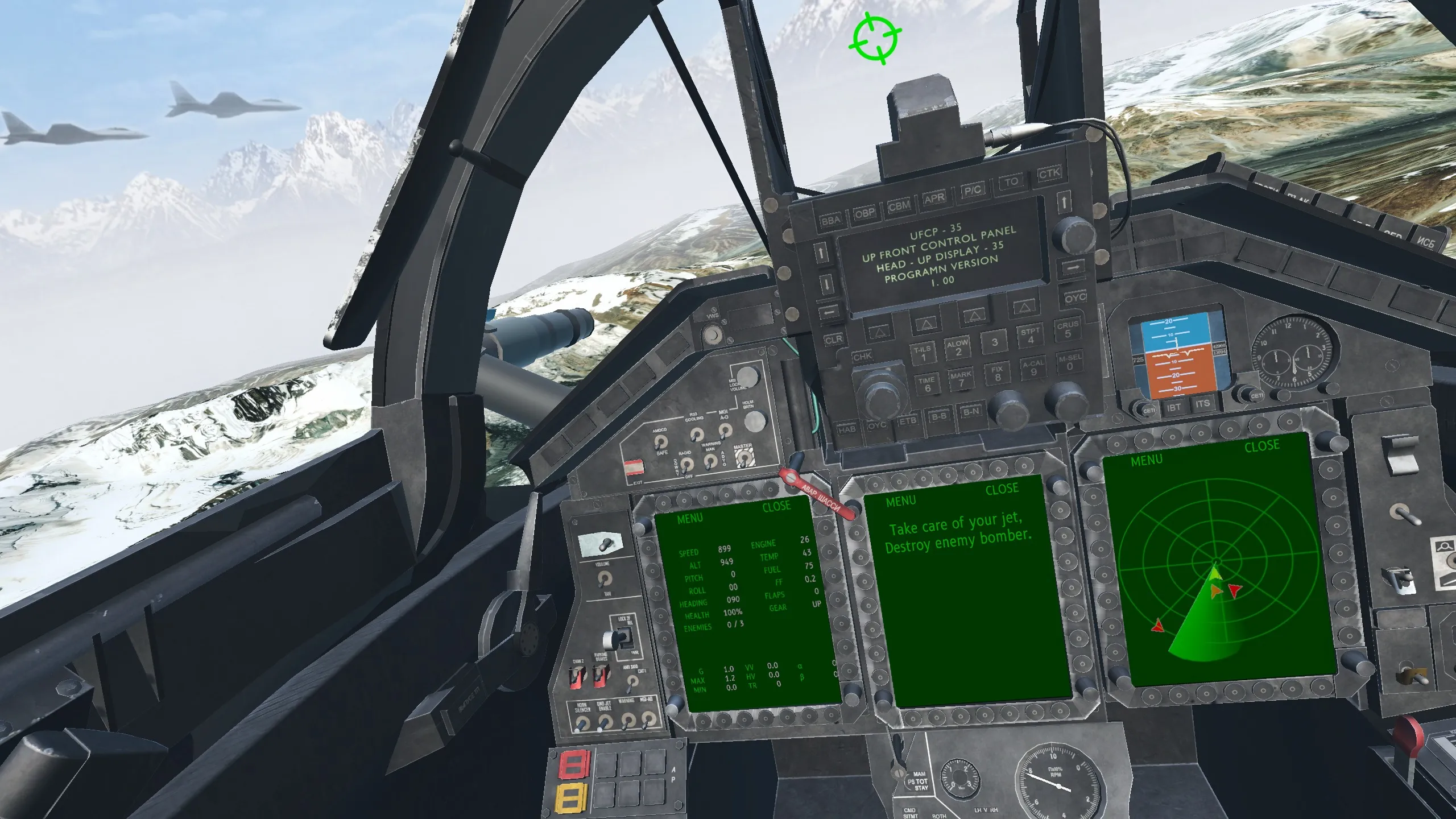1456x819 pixels.
Task: Tap the MARK 7 keypad button
Action: point(961,379)
